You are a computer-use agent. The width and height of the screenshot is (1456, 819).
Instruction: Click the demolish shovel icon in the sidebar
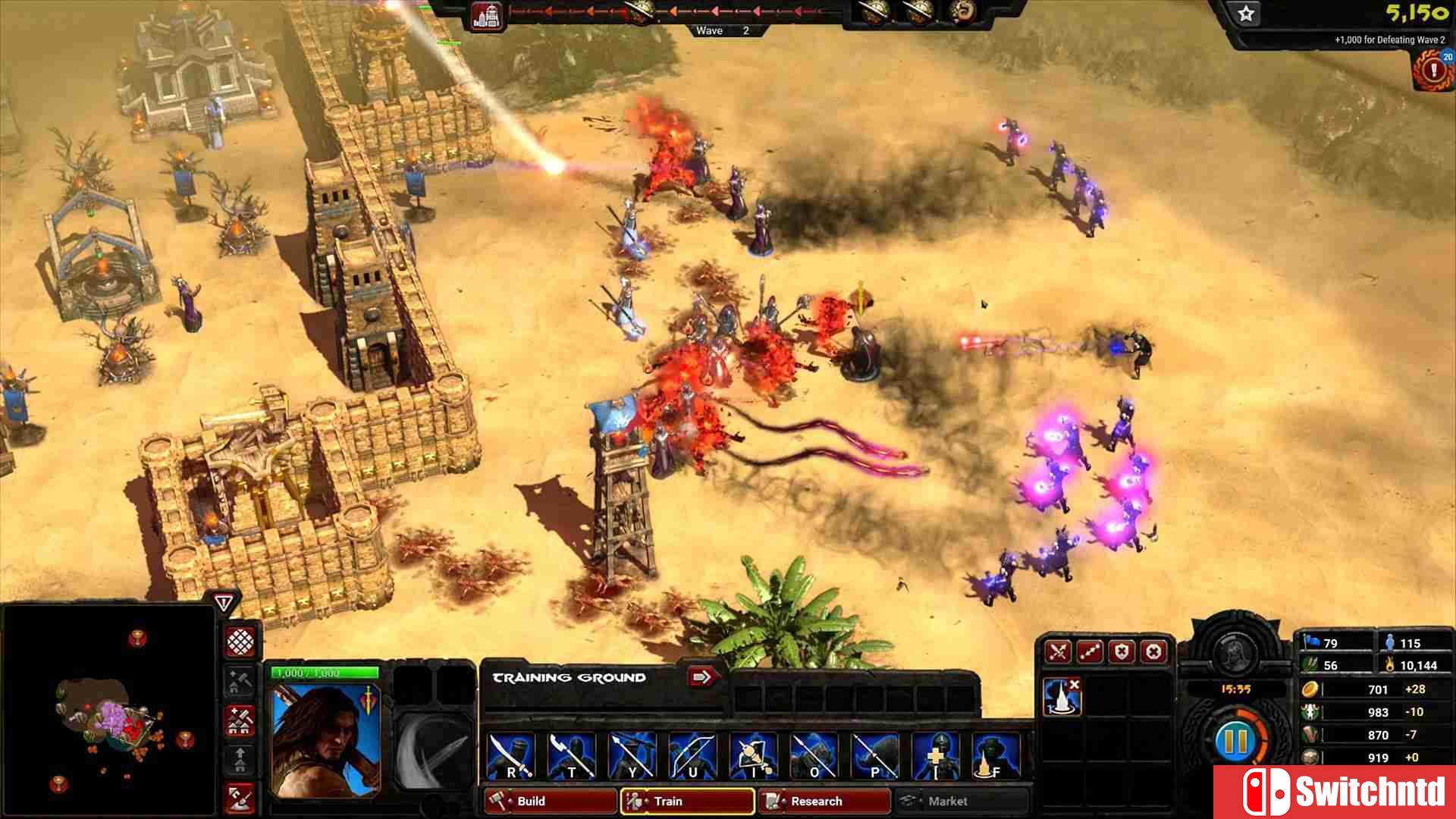(240, 800)
